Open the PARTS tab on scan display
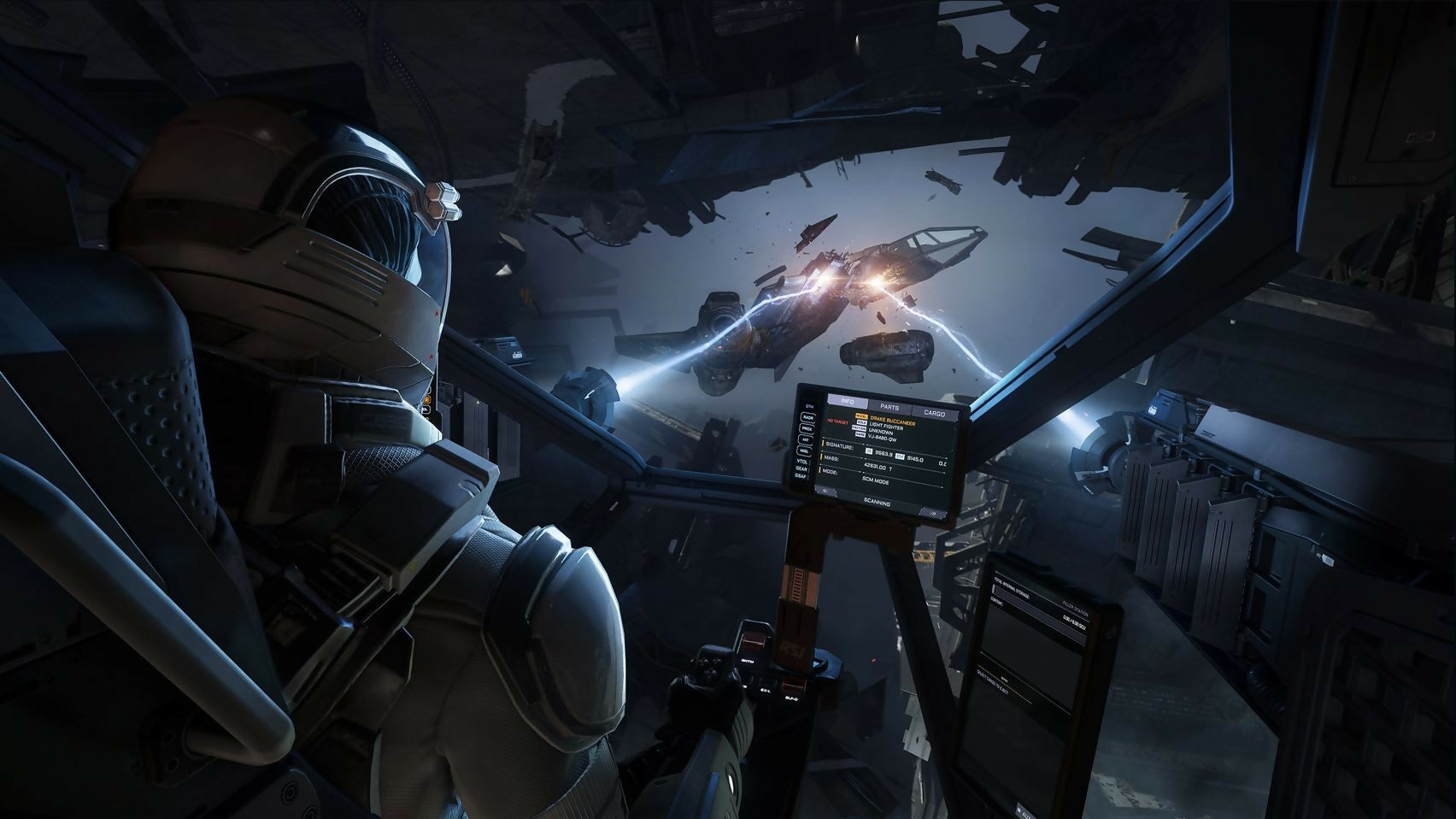Screen dimensions: 1456x819 click(889, 408)
